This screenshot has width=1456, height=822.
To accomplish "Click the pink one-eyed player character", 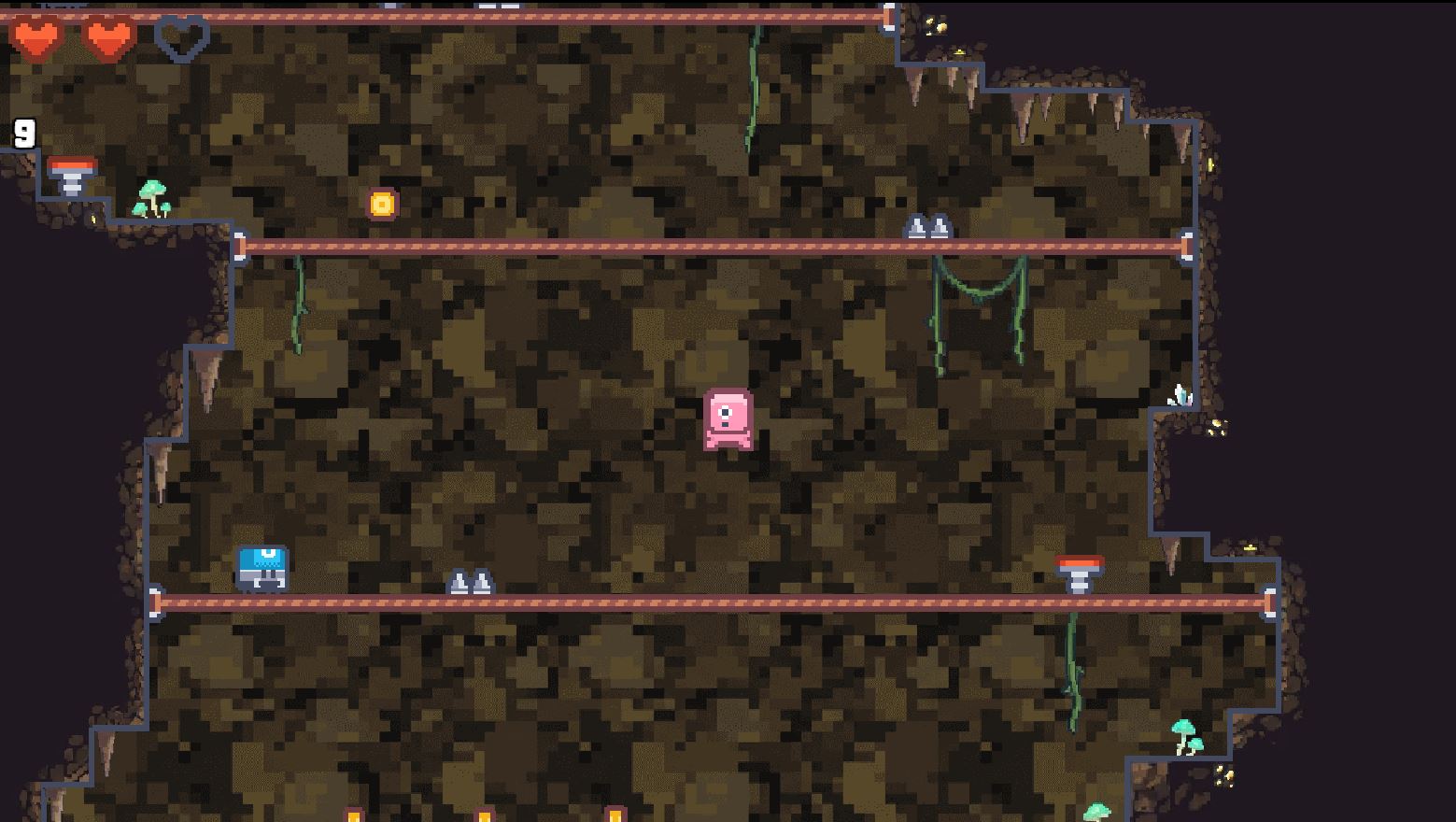I will tap(727, 418).
